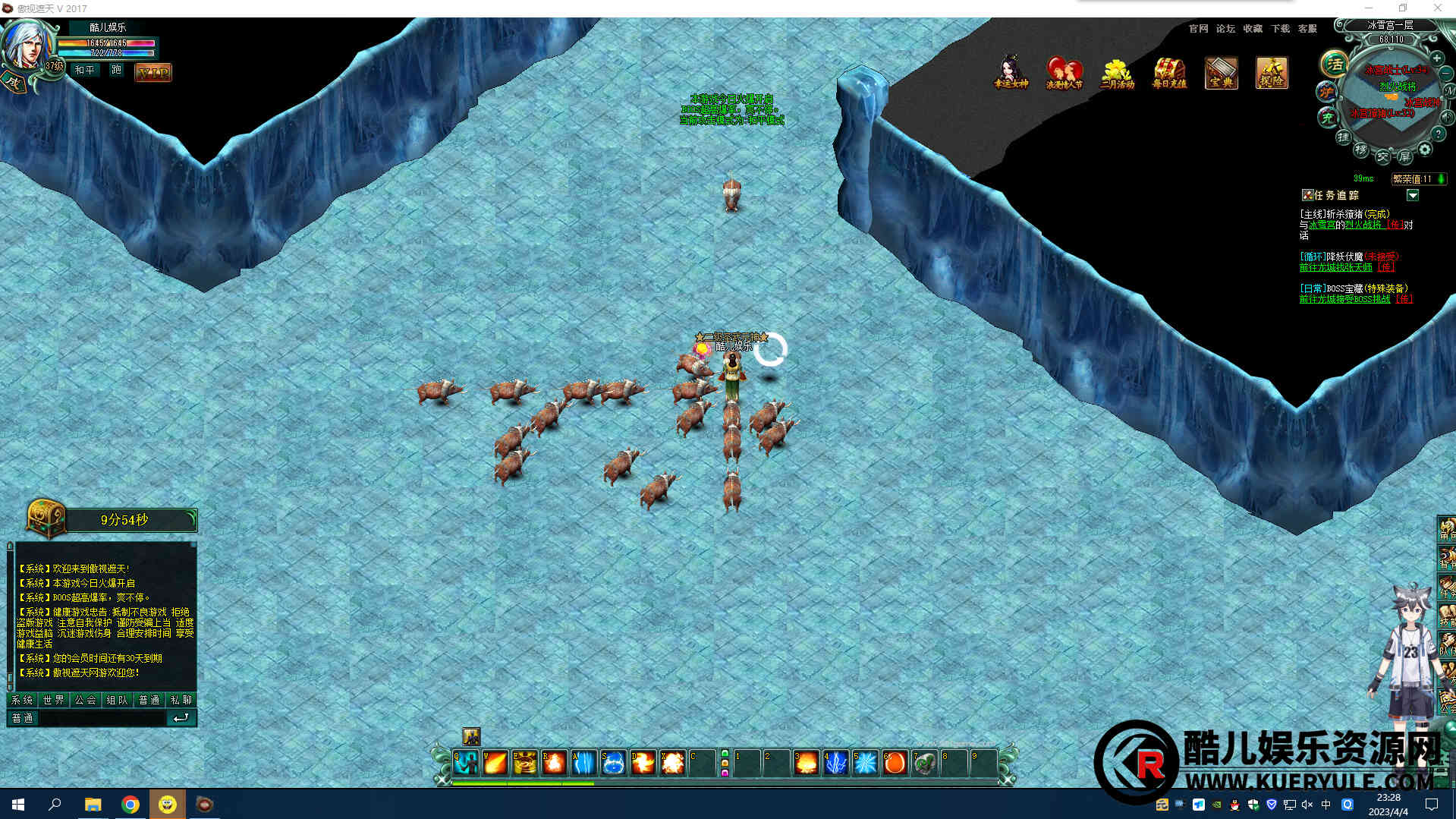
Task: Open the 宝典 guidebook icon
Action: click(1221, 73)
